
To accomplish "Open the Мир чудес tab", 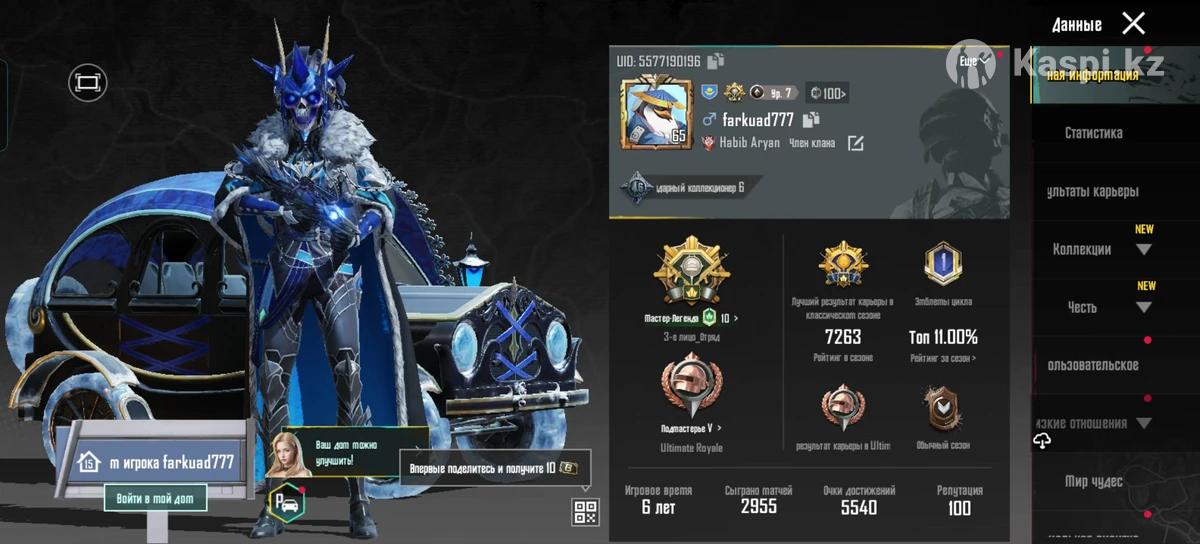I will coord(1093,482).
